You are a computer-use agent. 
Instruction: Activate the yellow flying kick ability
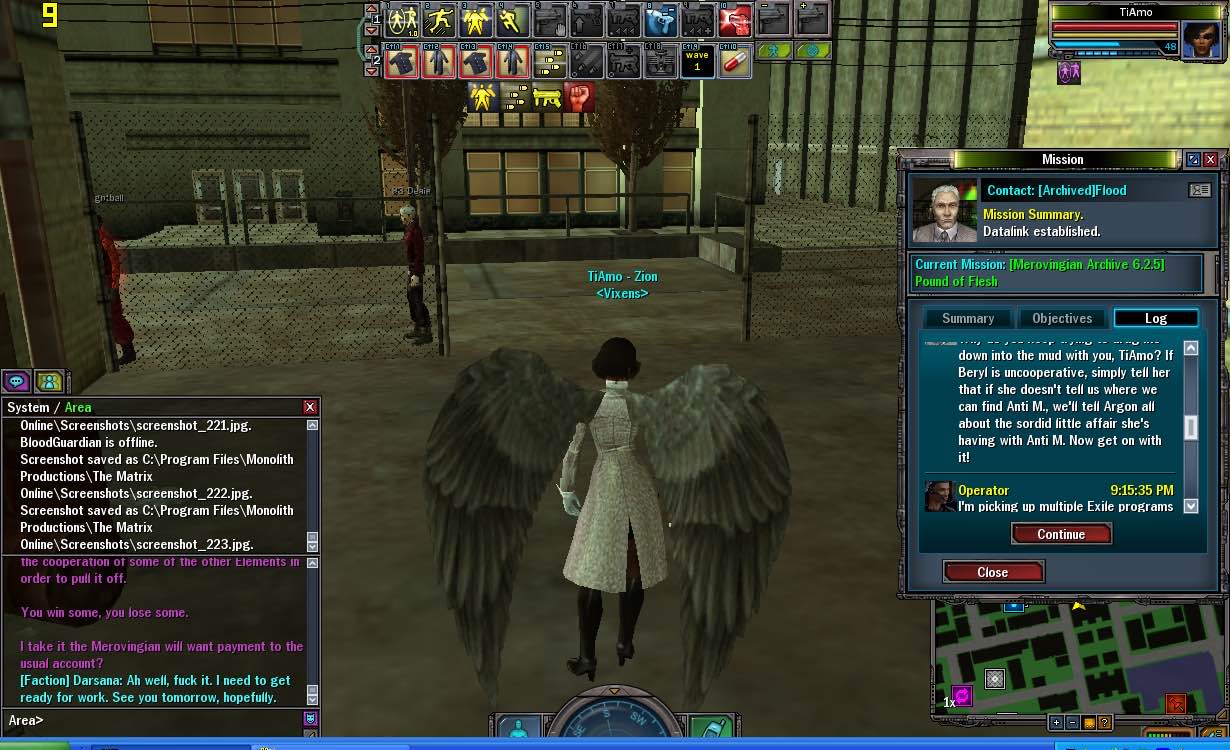[x=440, y=20]
